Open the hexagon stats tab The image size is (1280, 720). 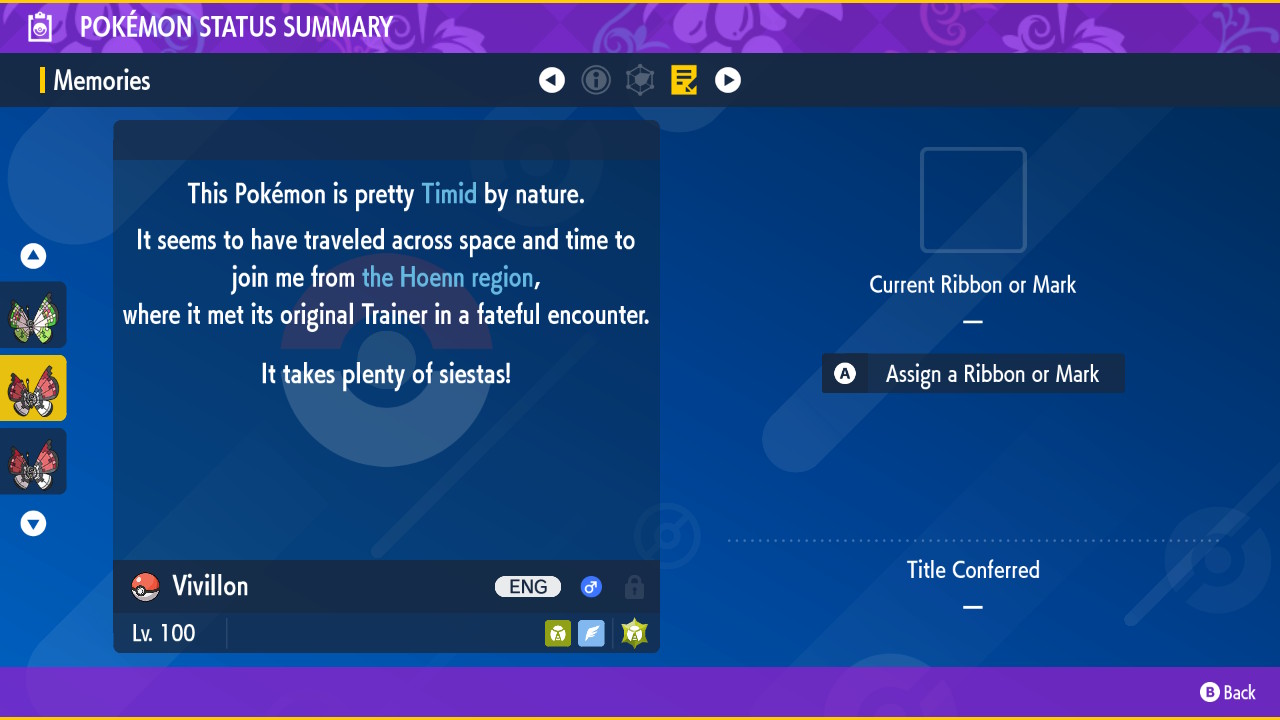[x=640, y=80]
